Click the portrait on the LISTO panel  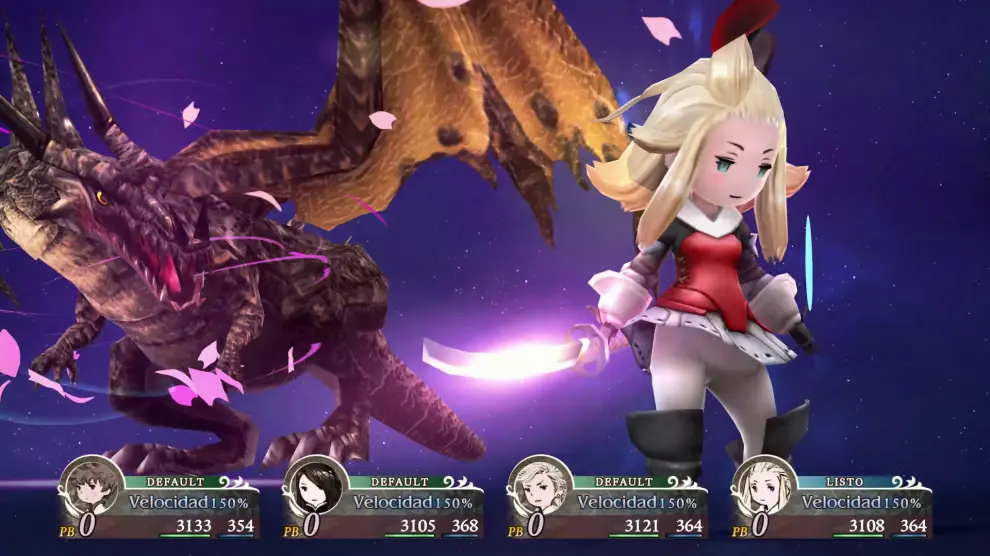click(x=765, y=487)
